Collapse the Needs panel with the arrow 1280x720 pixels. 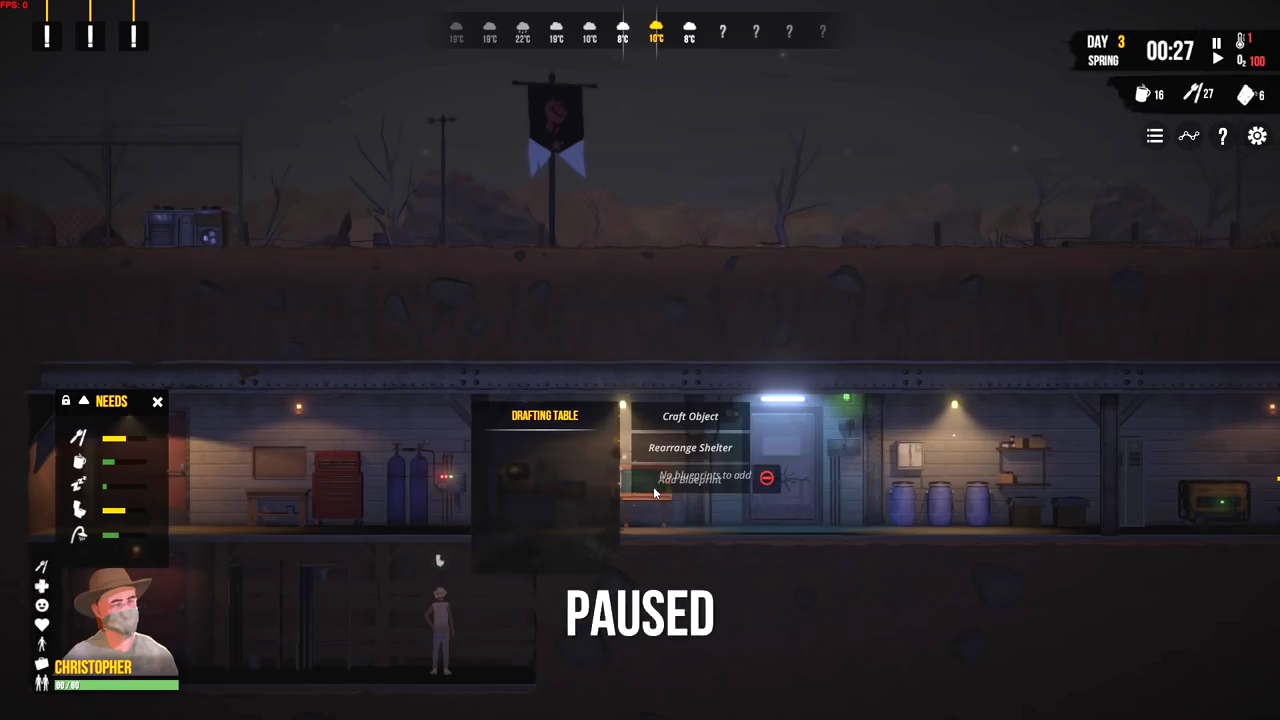click(x=84, y=401)
